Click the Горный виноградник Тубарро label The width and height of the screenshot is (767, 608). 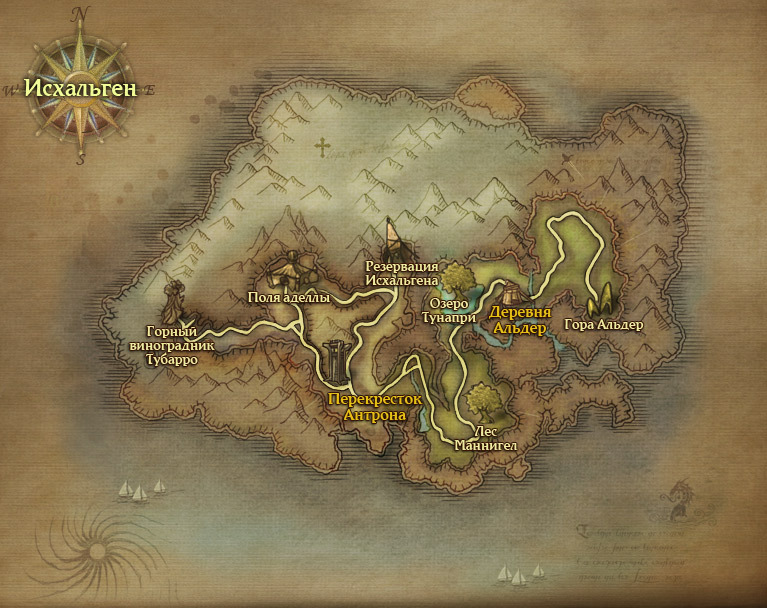[180, 345]
